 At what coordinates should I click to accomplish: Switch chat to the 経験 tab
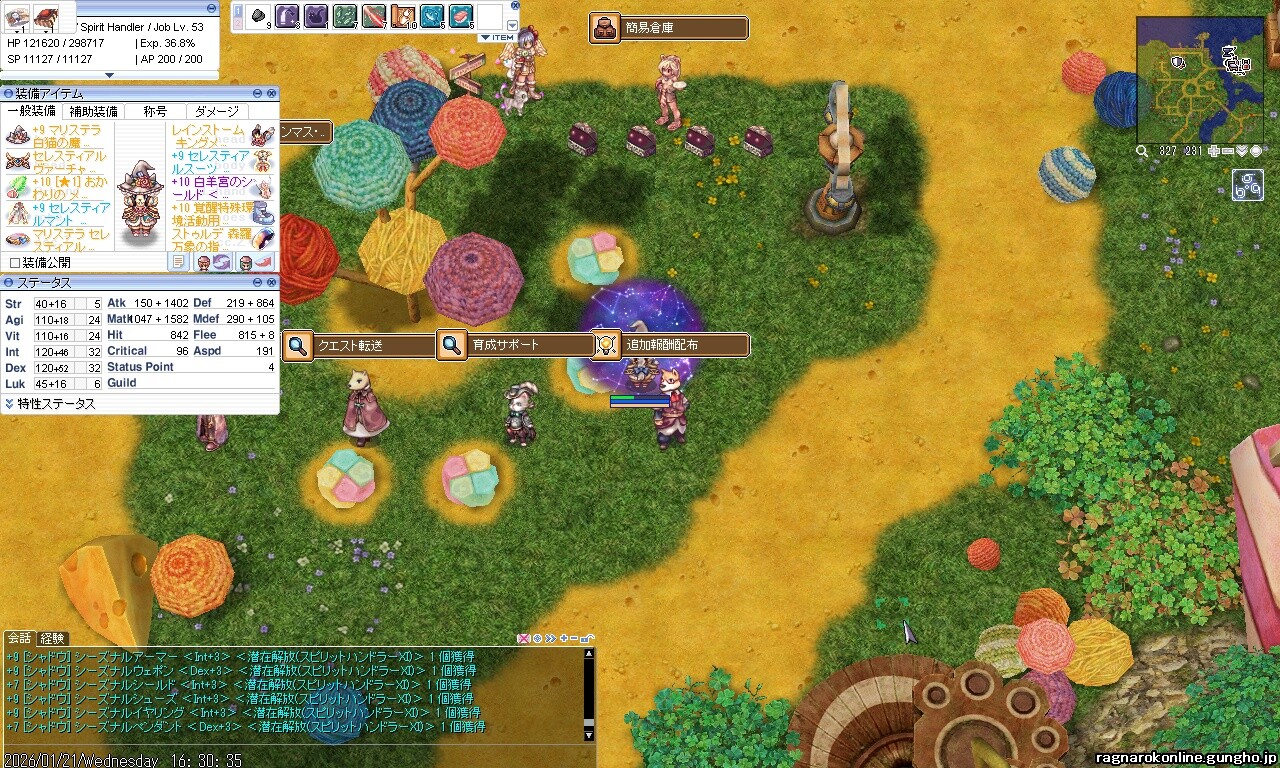52,638
